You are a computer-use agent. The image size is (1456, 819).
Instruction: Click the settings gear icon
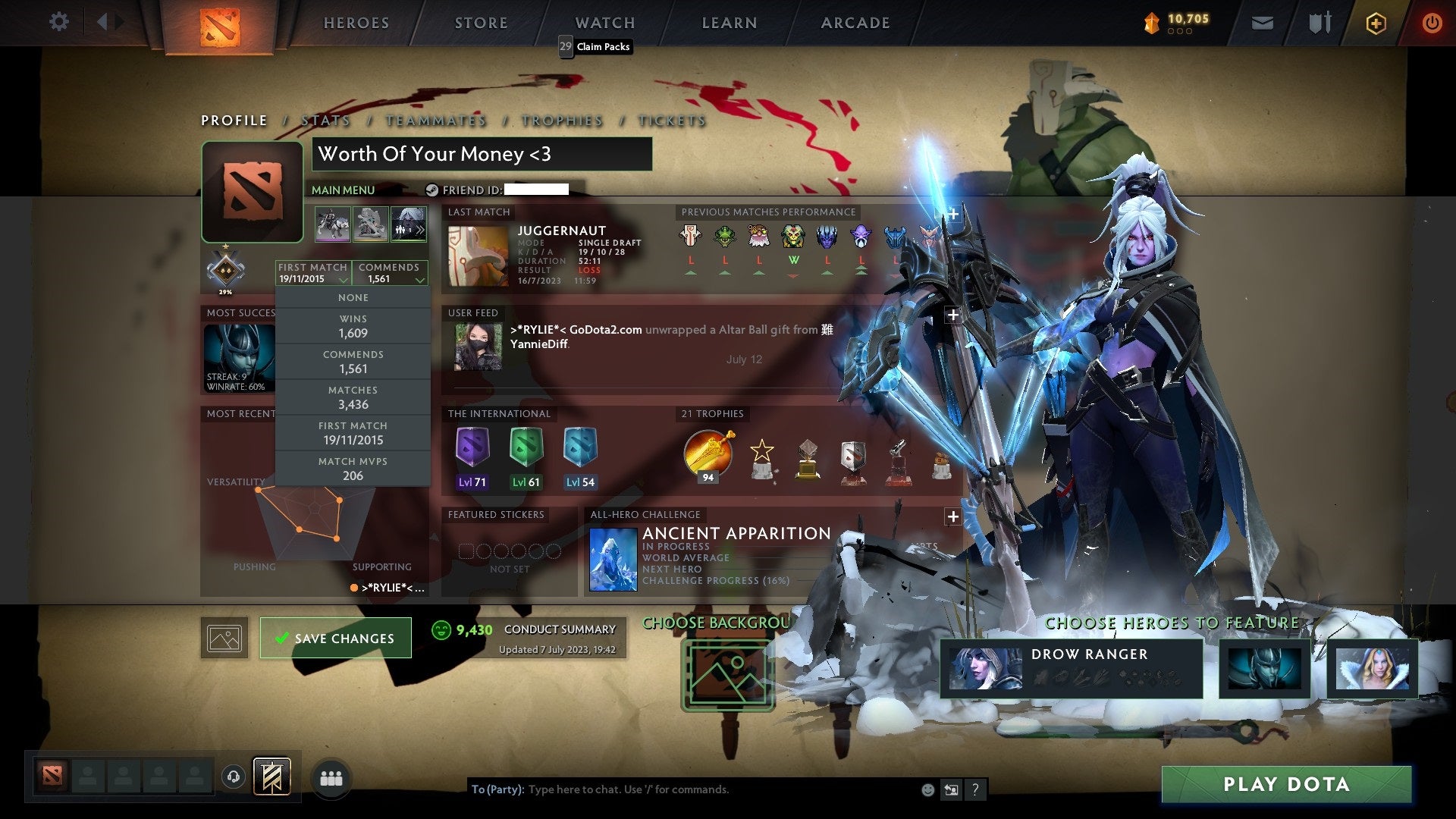(x=58, y=21)
